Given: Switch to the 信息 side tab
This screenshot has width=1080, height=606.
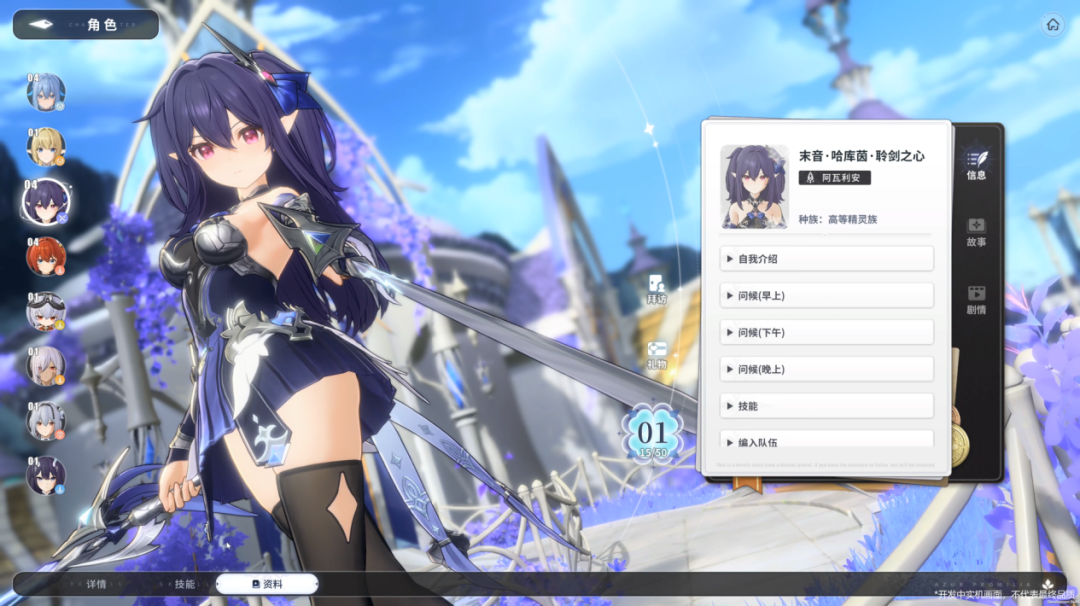Looking at the screenshot, I should pos(976,164).
